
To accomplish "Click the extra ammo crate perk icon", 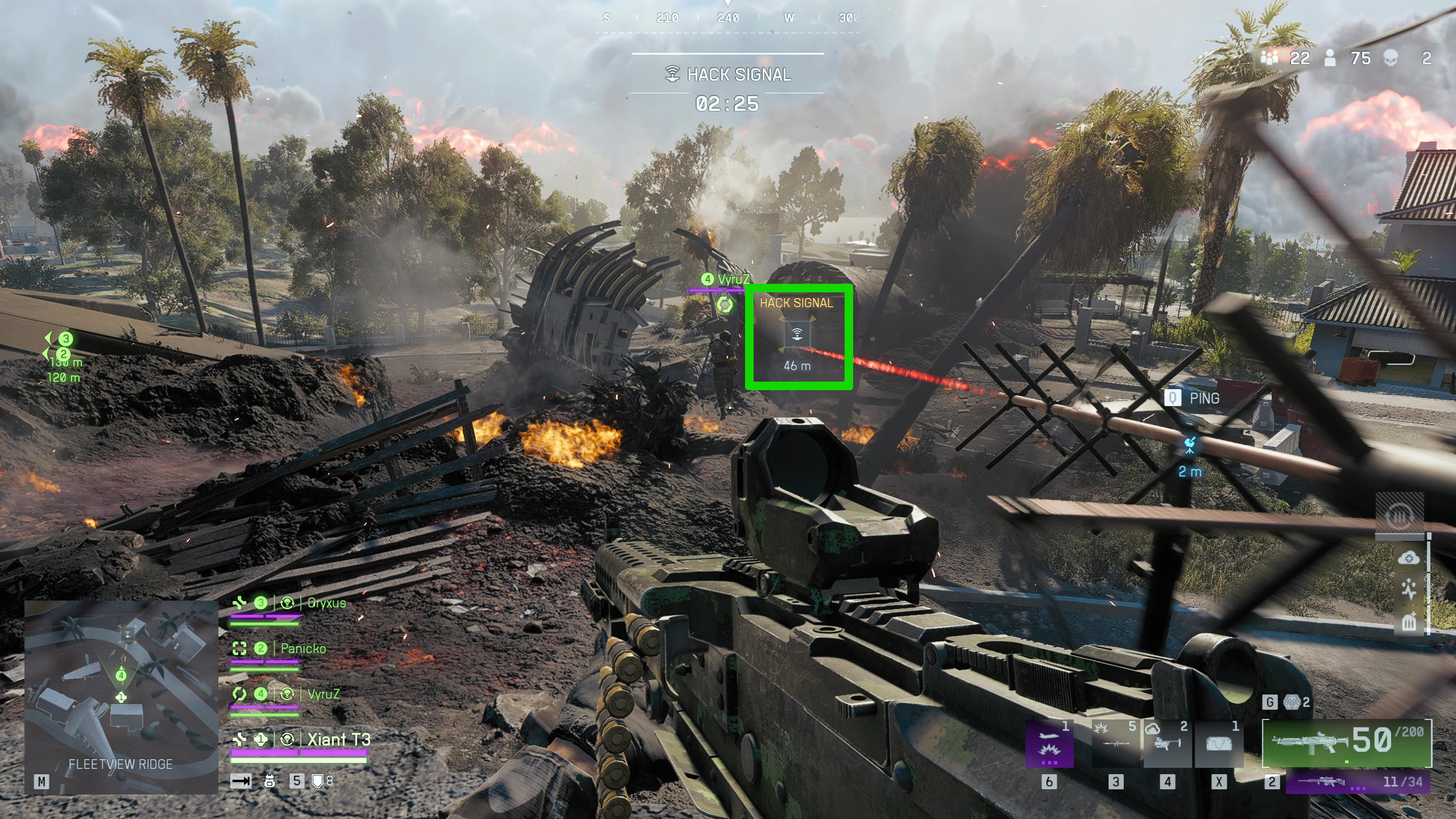I will click(1408, 622).
